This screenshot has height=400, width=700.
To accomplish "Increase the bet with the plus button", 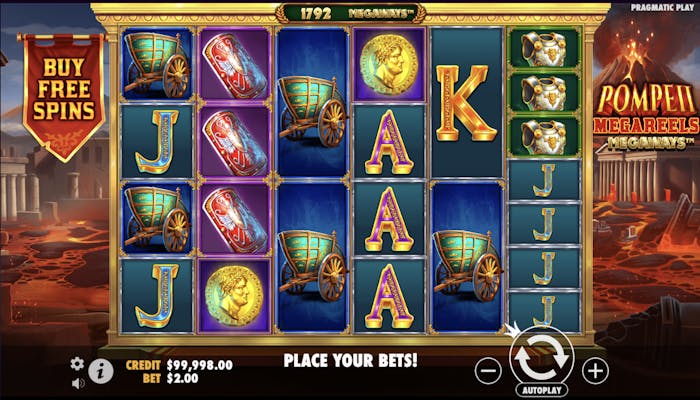I will [x=595, y=370].
